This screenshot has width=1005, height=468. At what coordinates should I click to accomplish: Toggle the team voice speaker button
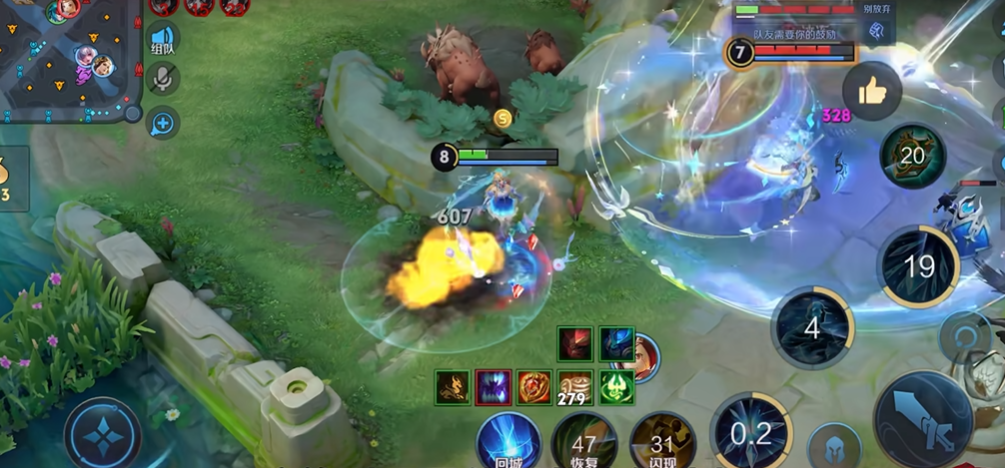click(162, 39)
